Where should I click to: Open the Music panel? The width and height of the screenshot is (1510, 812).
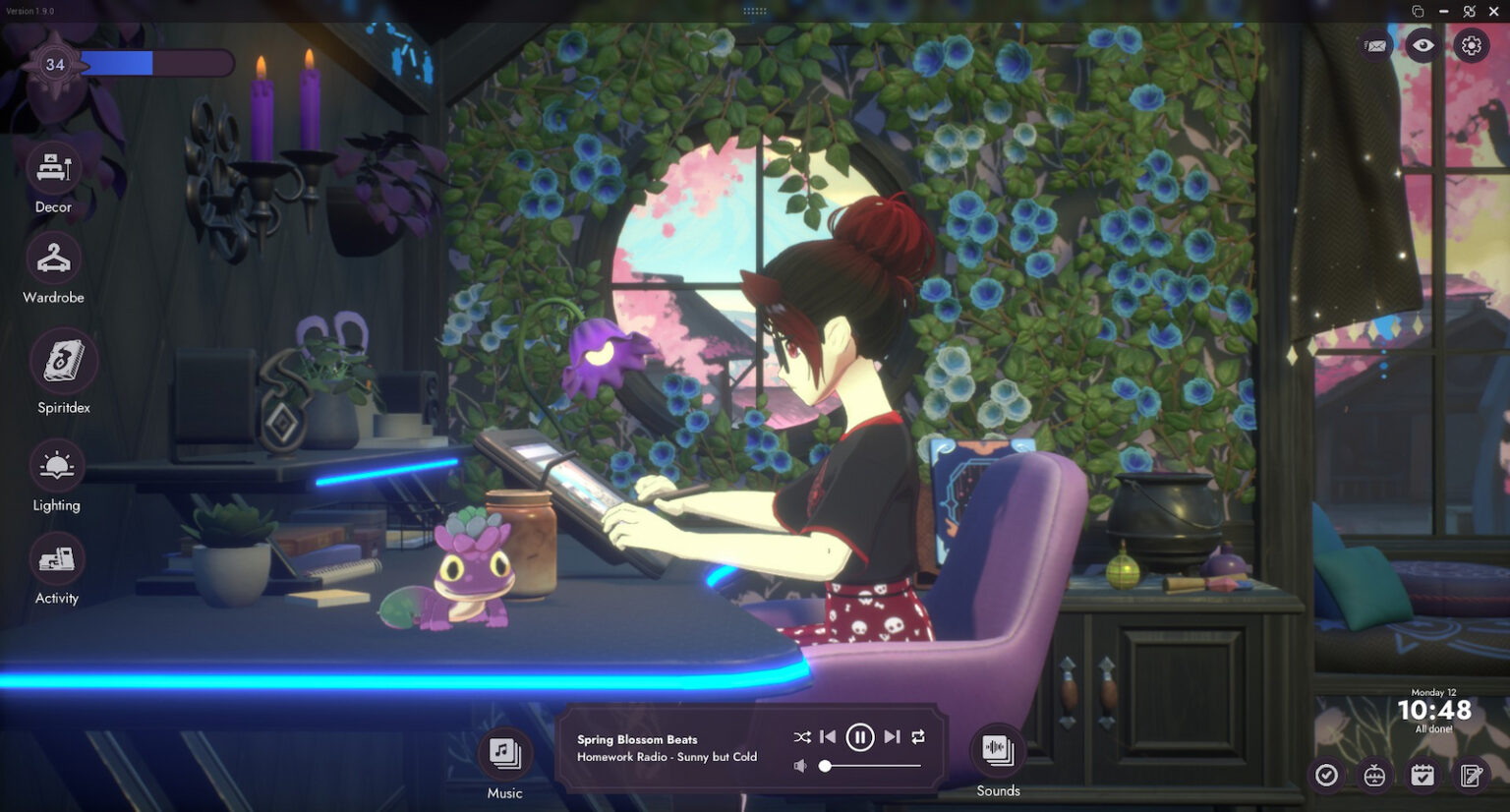point(504,755)
